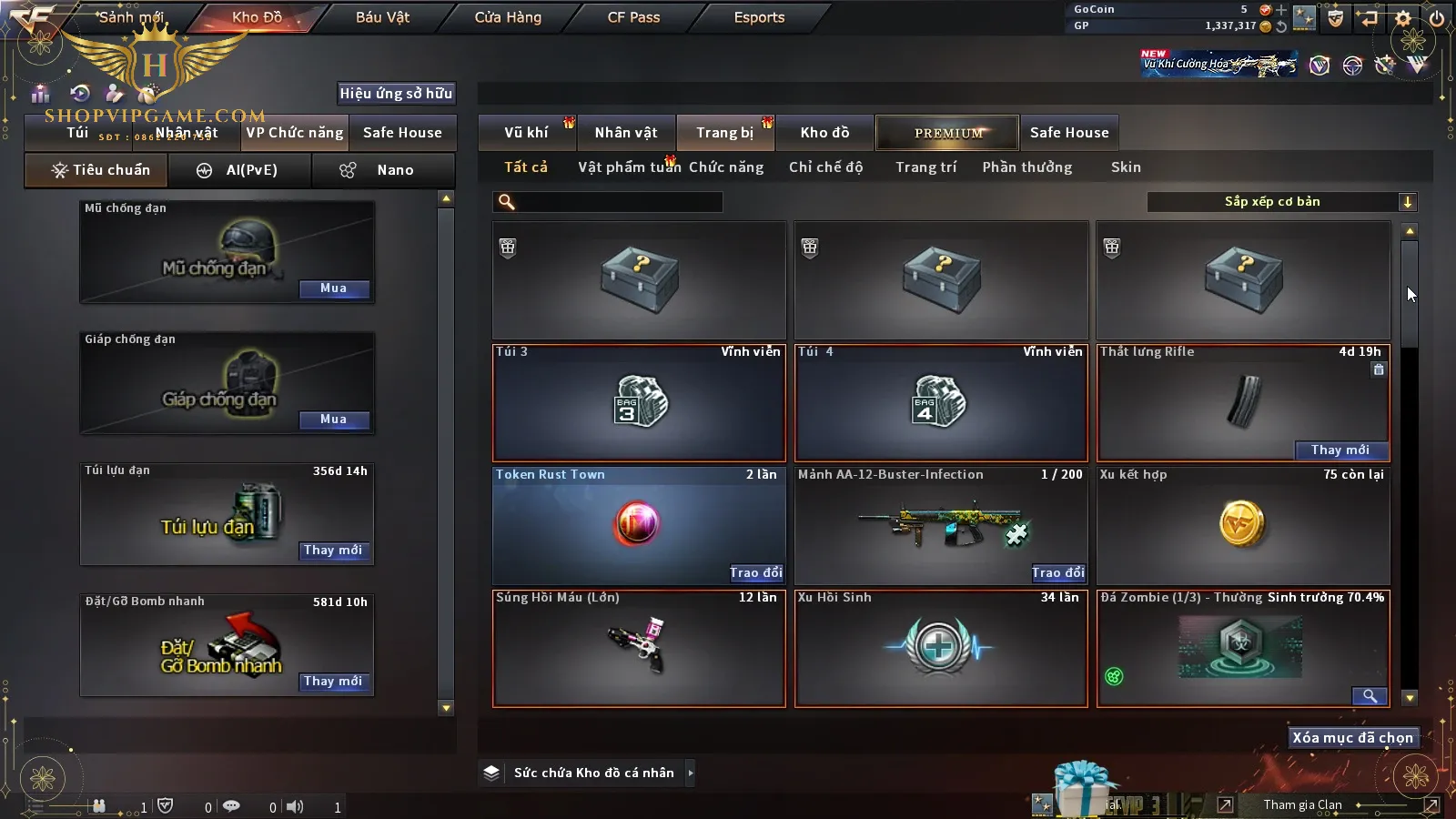Open the Esports menu
The height and width of the screenshot is (819, 1456).
[x=759, y=17]
